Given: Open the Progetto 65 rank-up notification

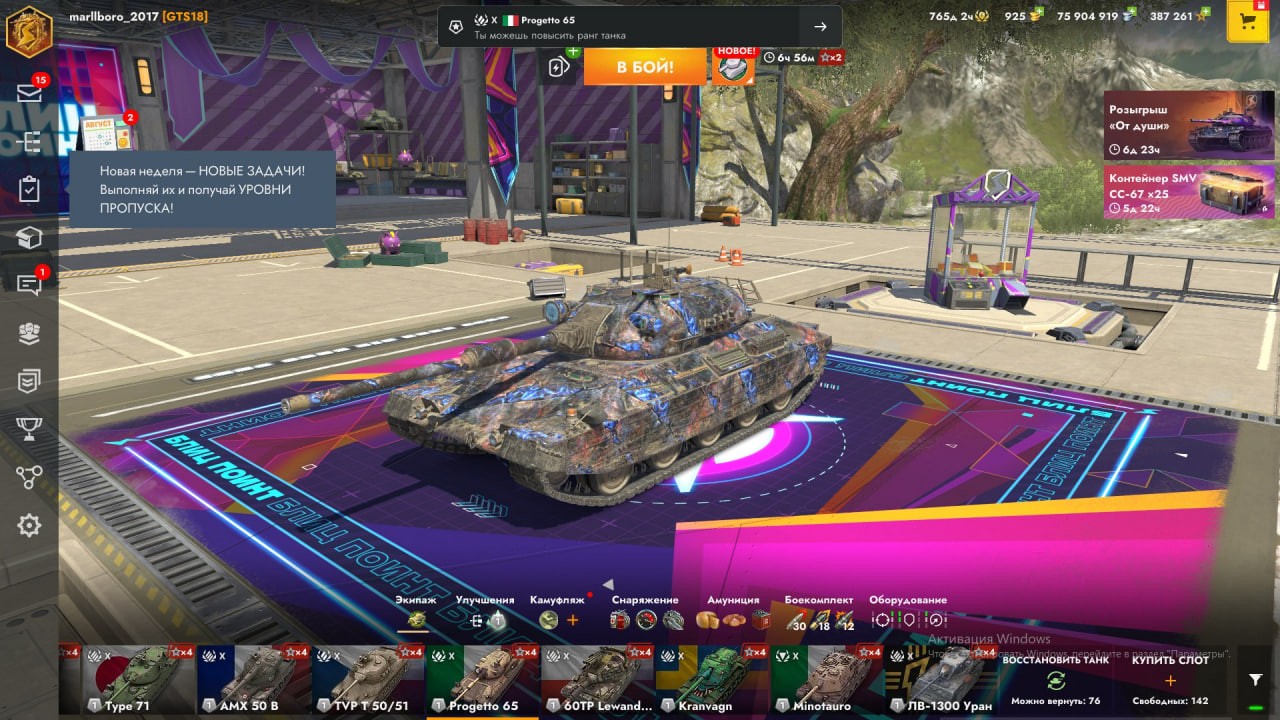Looking at the screenshot, I should [x=640, y=27].
